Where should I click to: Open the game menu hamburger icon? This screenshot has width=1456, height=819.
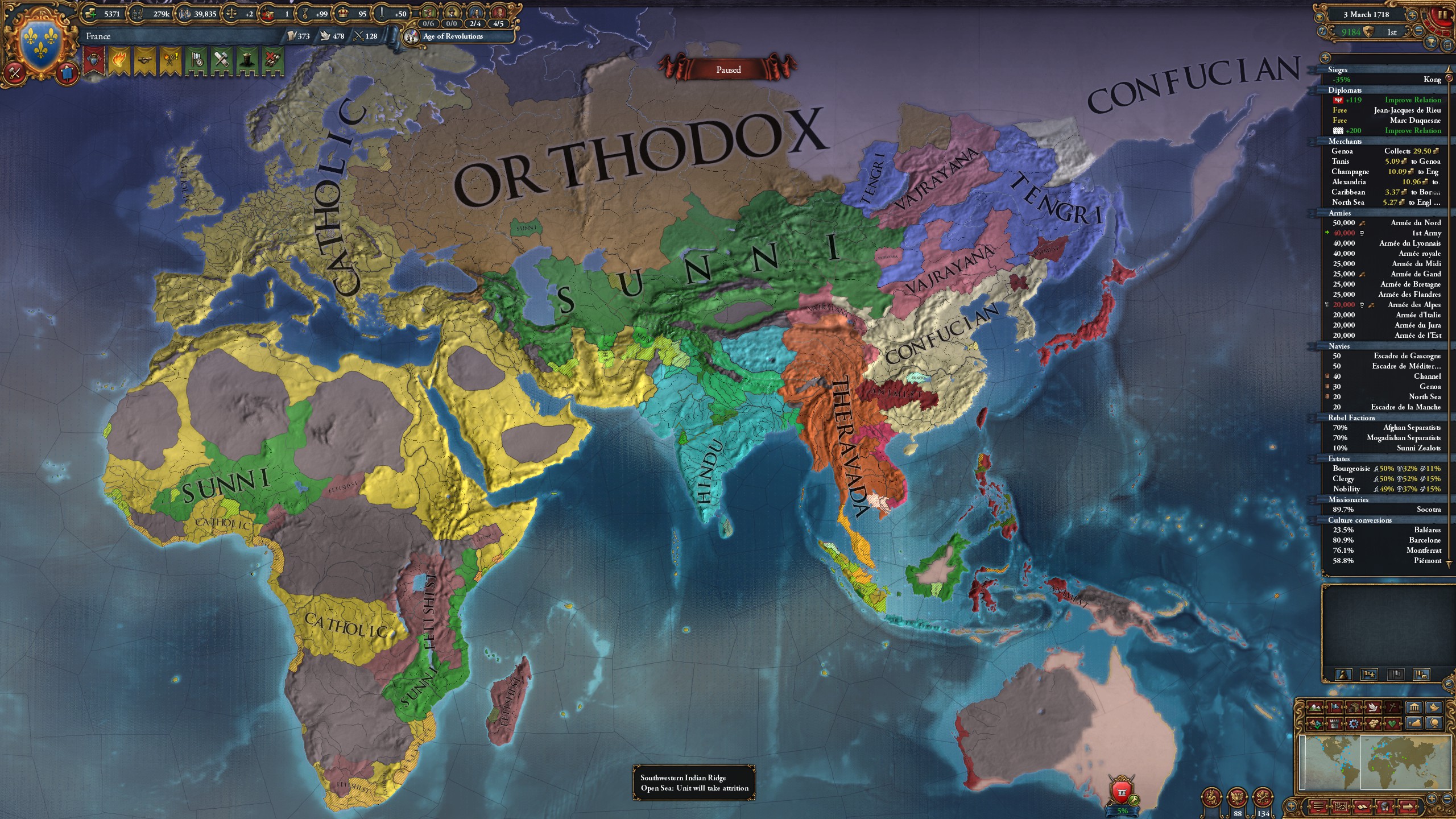pos(1318,806)
